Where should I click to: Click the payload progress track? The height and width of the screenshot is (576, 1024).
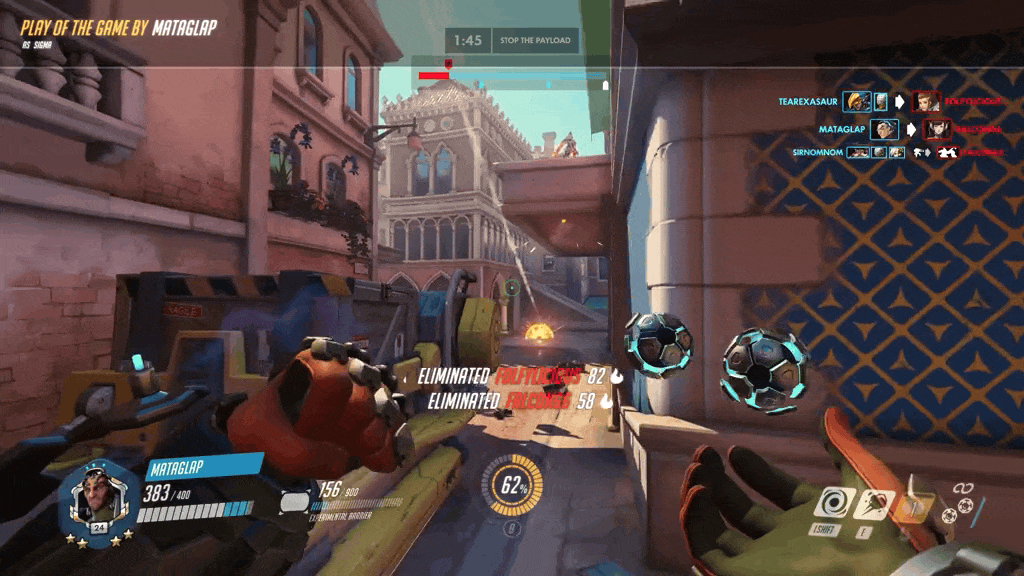512,76
